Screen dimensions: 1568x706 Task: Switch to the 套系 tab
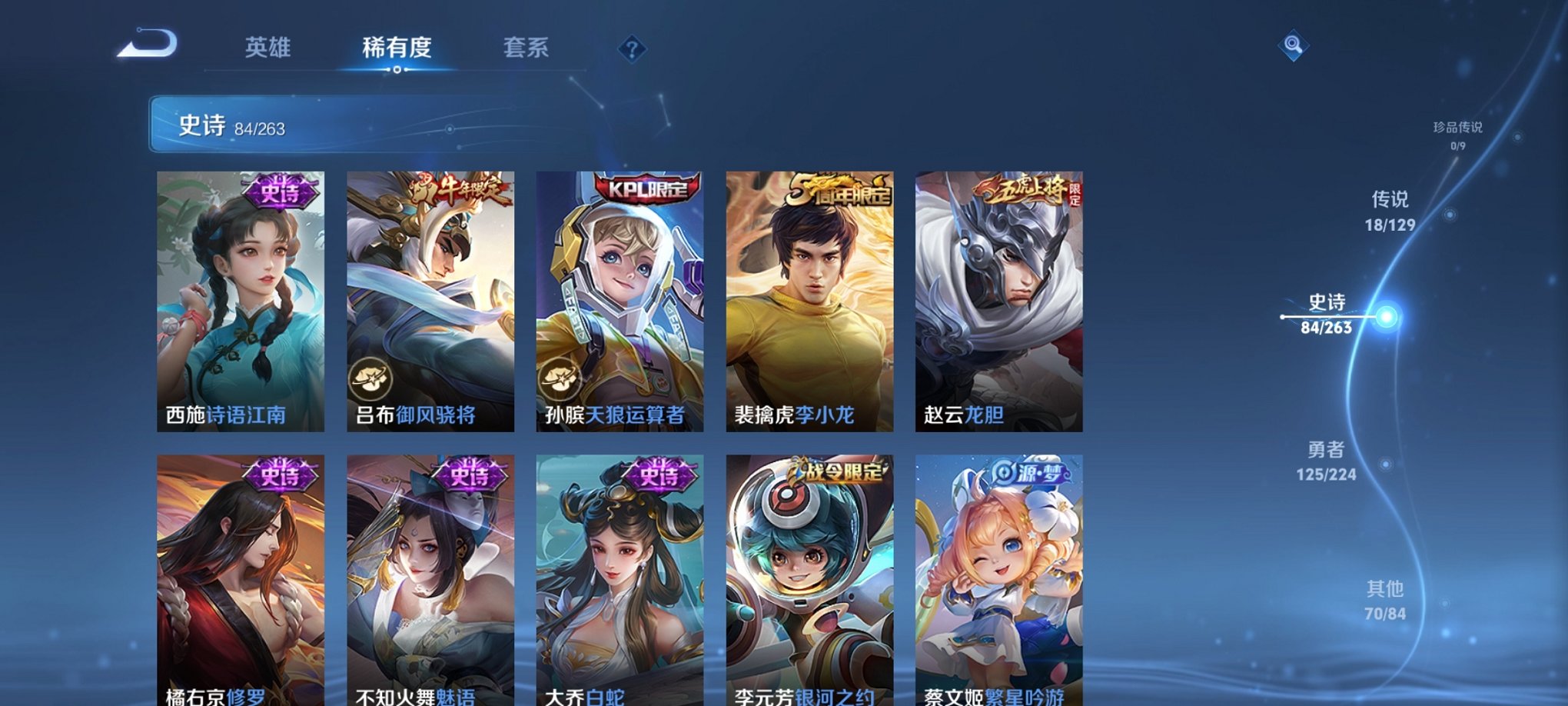pyautogui.click(x=527, y=48)
